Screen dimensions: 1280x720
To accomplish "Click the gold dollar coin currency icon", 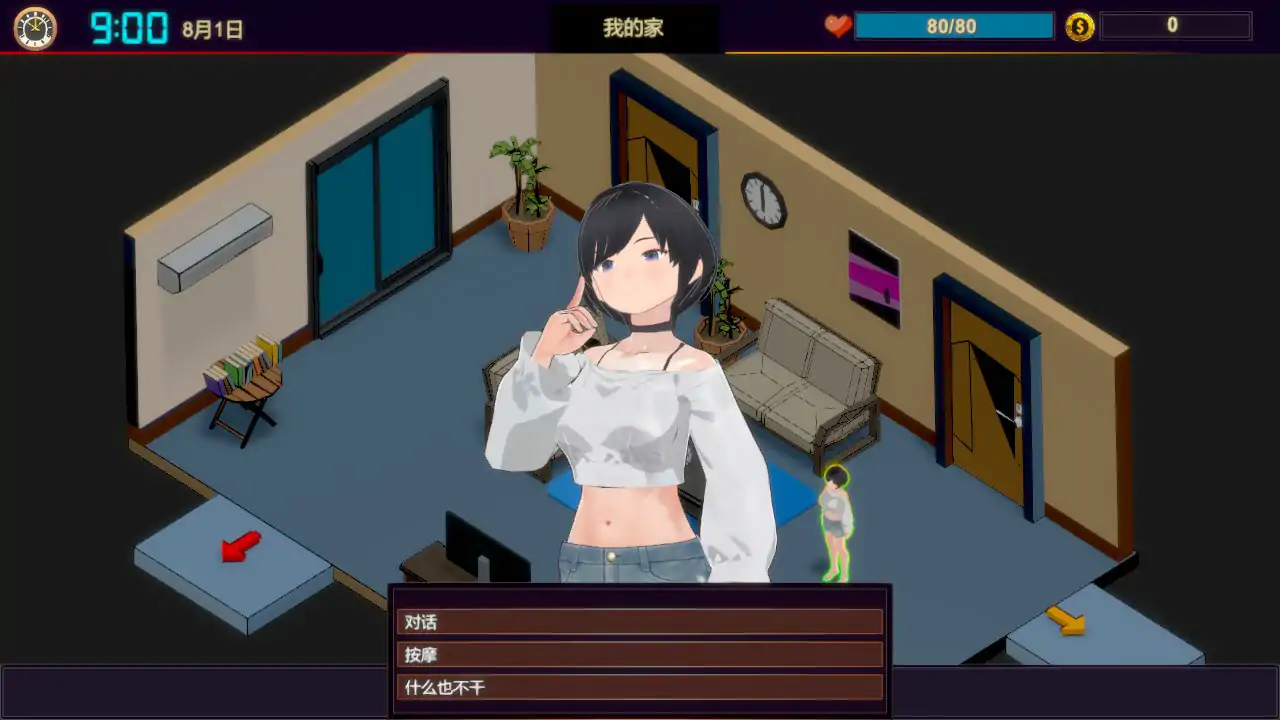I will (x=1078, y=25).
